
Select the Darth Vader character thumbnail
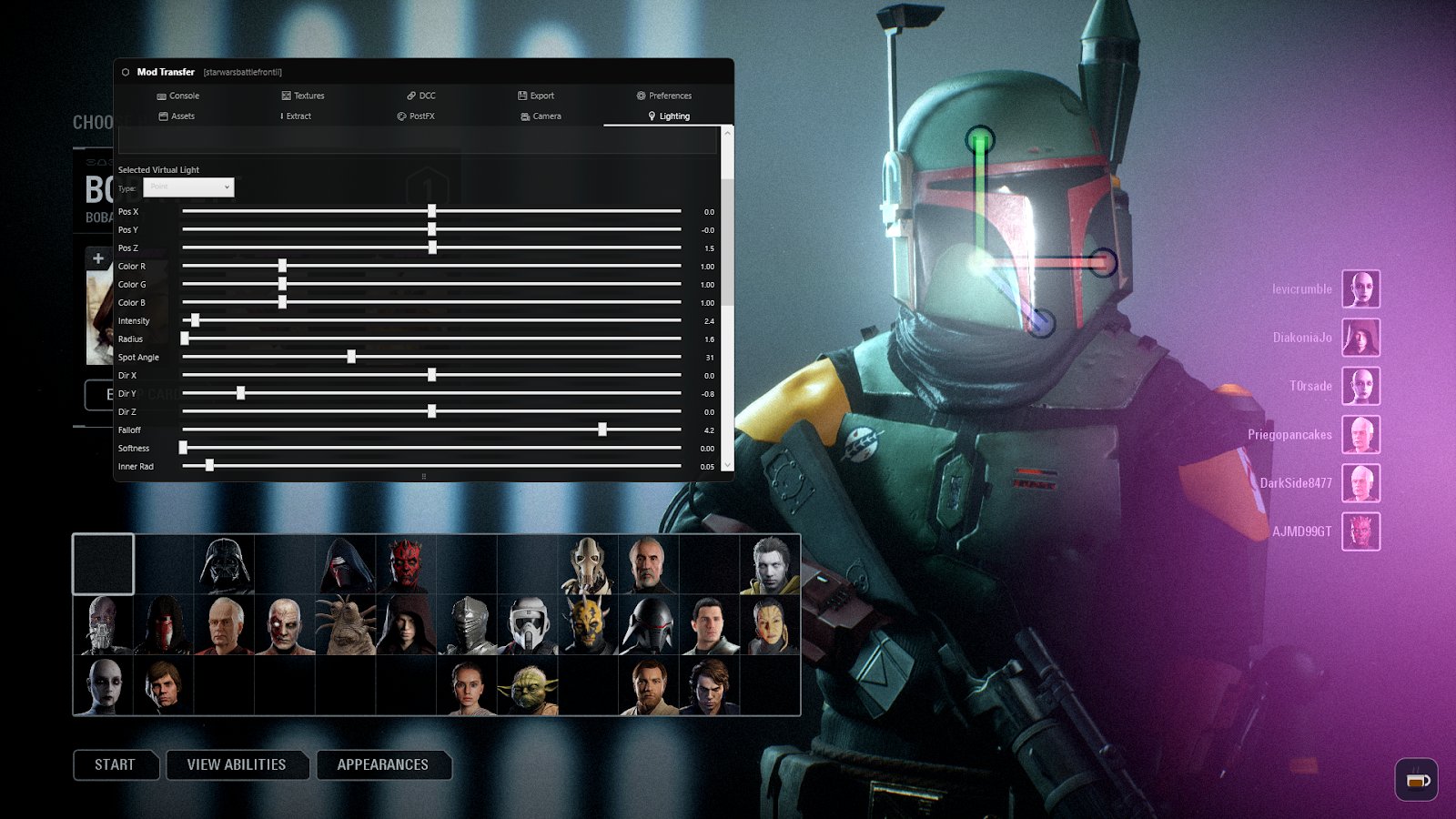pos(224,564)
